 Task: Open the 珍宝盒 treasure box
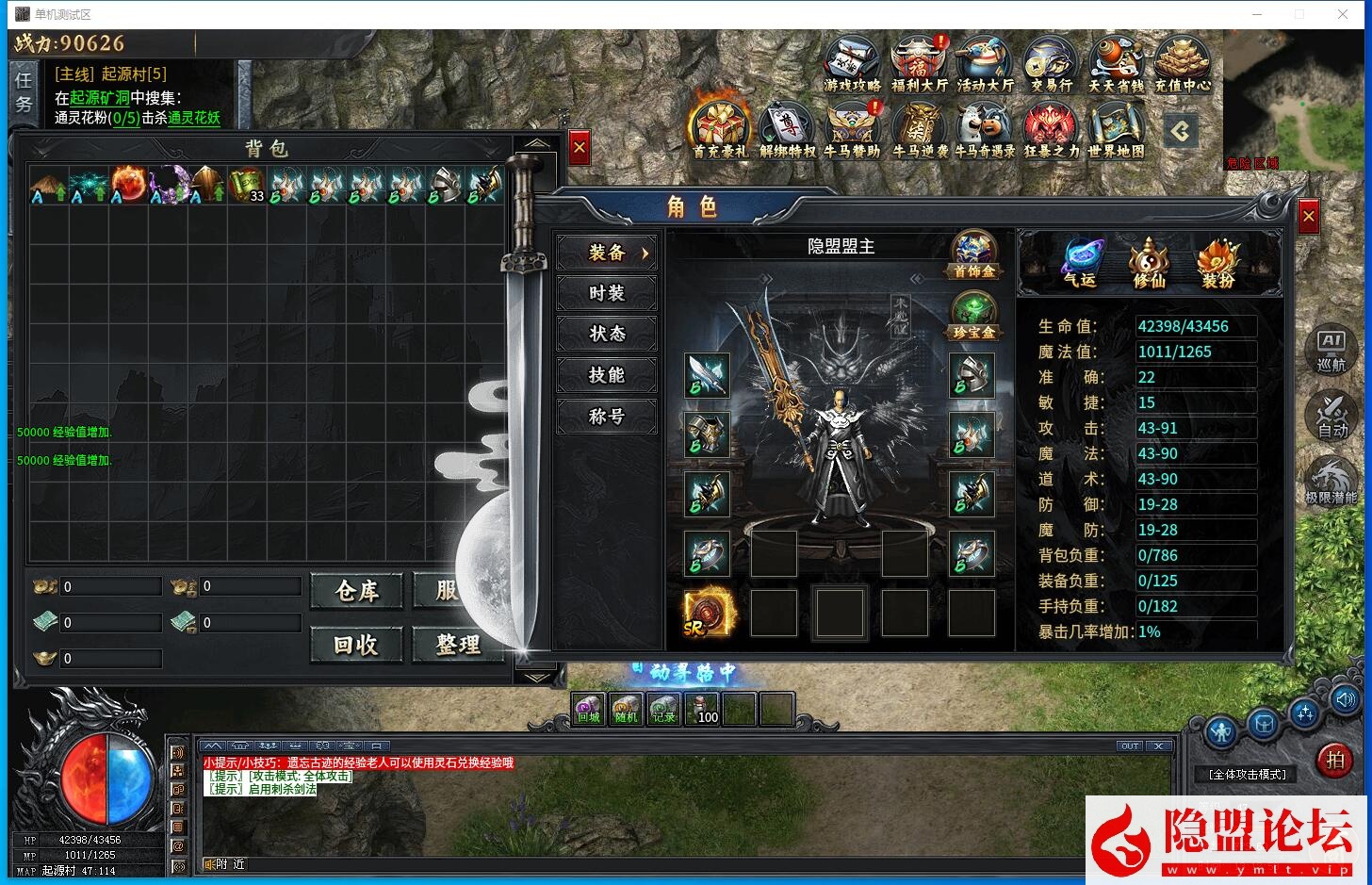point(973,316)
